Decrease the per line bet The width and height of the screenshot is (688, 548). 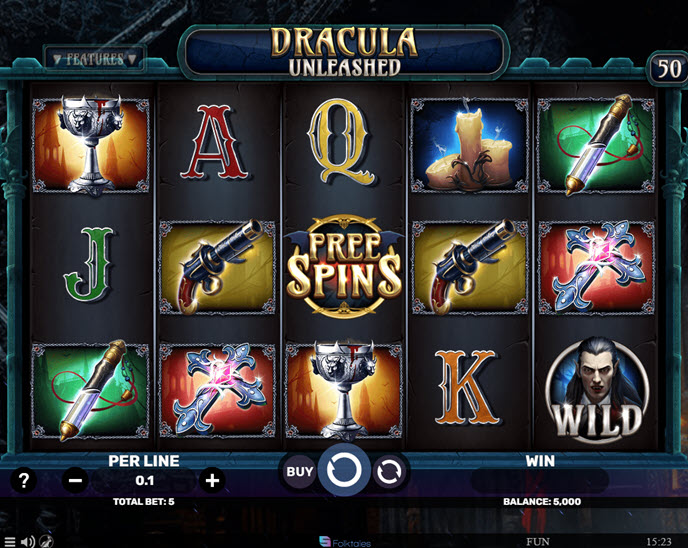76,480
